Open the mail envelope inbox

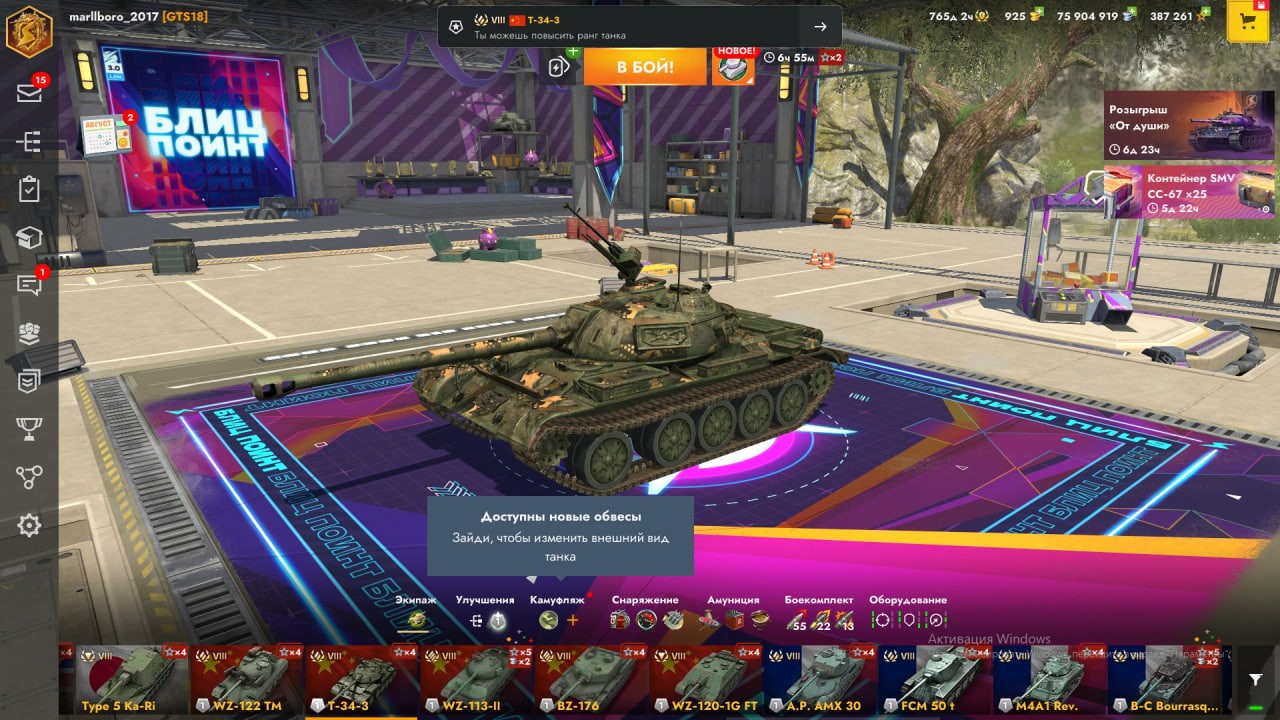coord(29,93)
